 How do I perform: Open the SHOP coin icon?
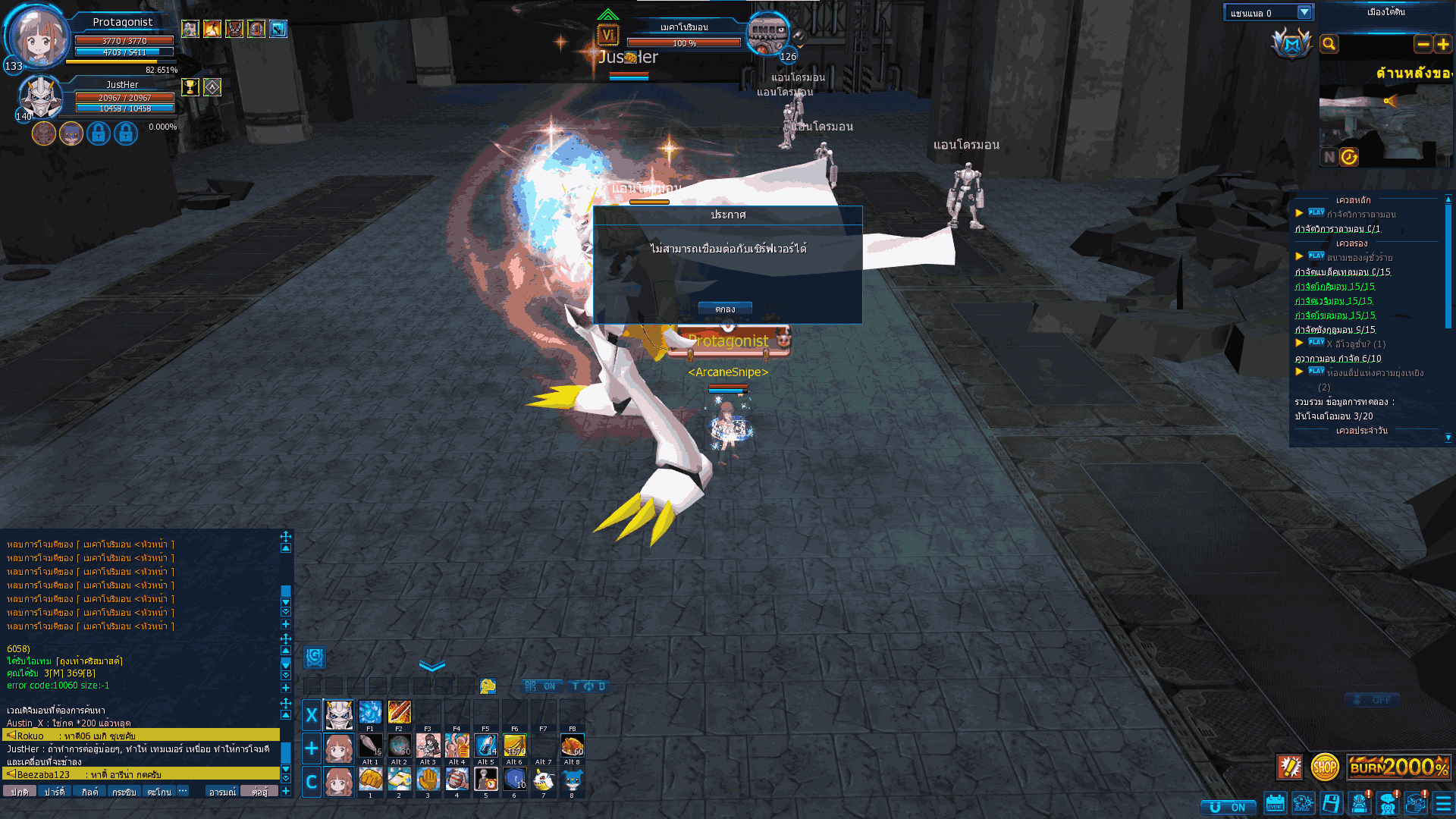(1324, 767)
